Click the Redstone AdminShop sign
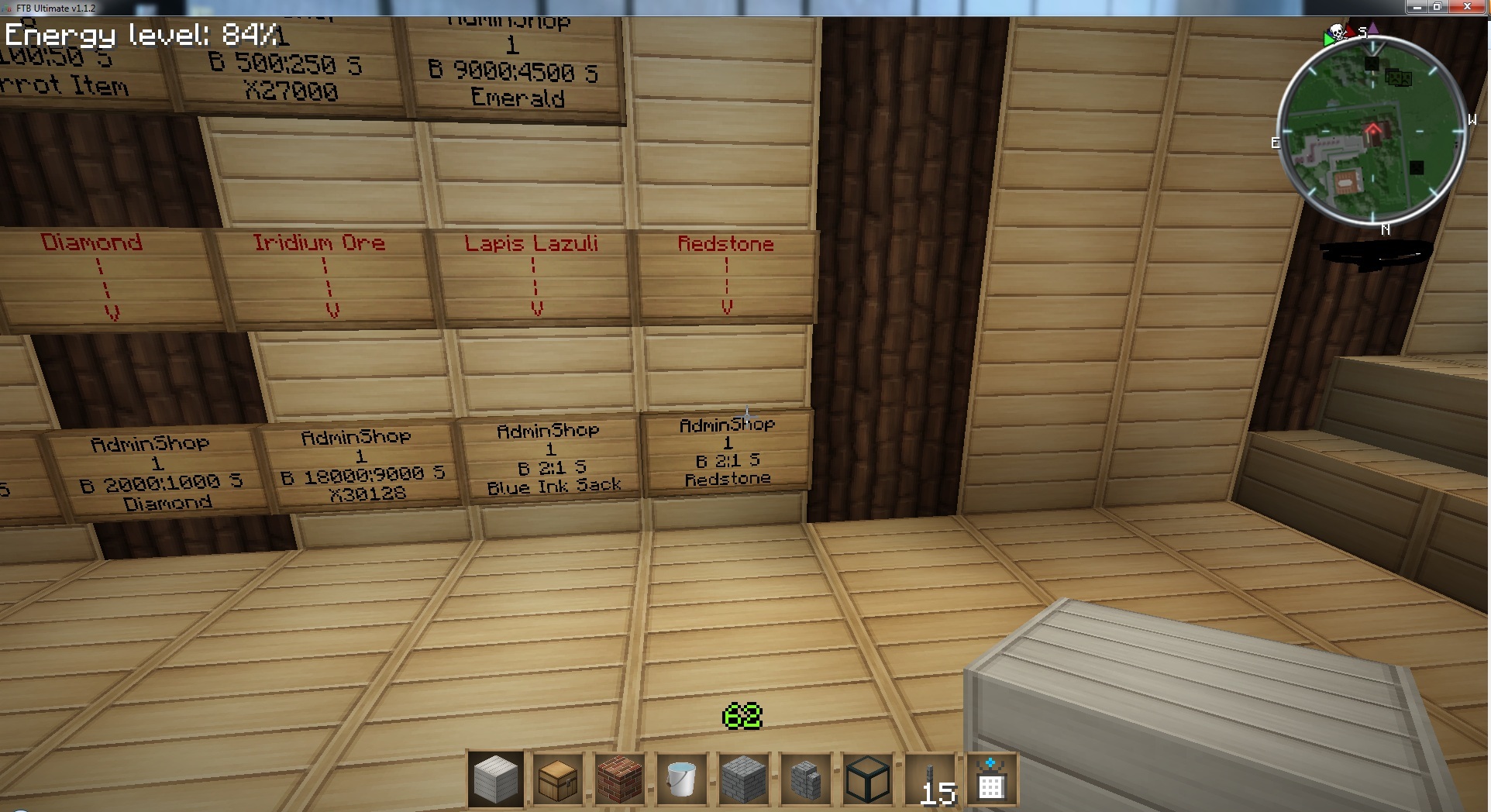 click(x=726, y=449)
